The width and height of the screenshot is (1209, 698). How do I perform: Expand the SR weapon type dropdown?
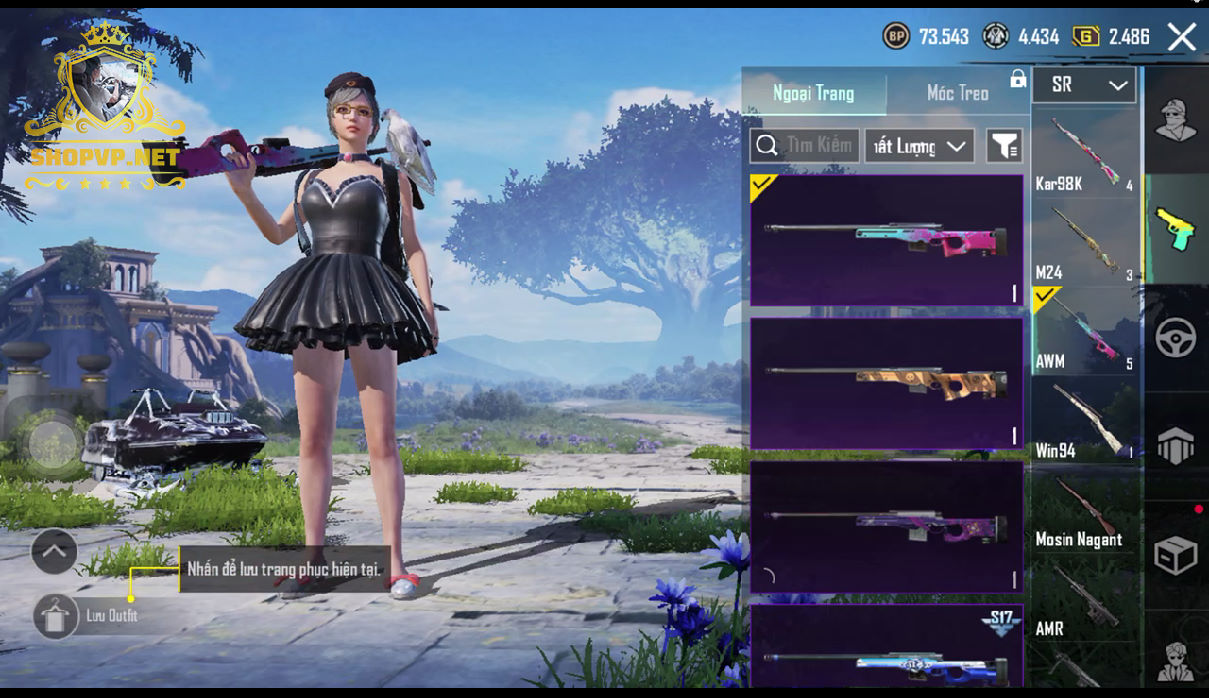pos(1084,86)
